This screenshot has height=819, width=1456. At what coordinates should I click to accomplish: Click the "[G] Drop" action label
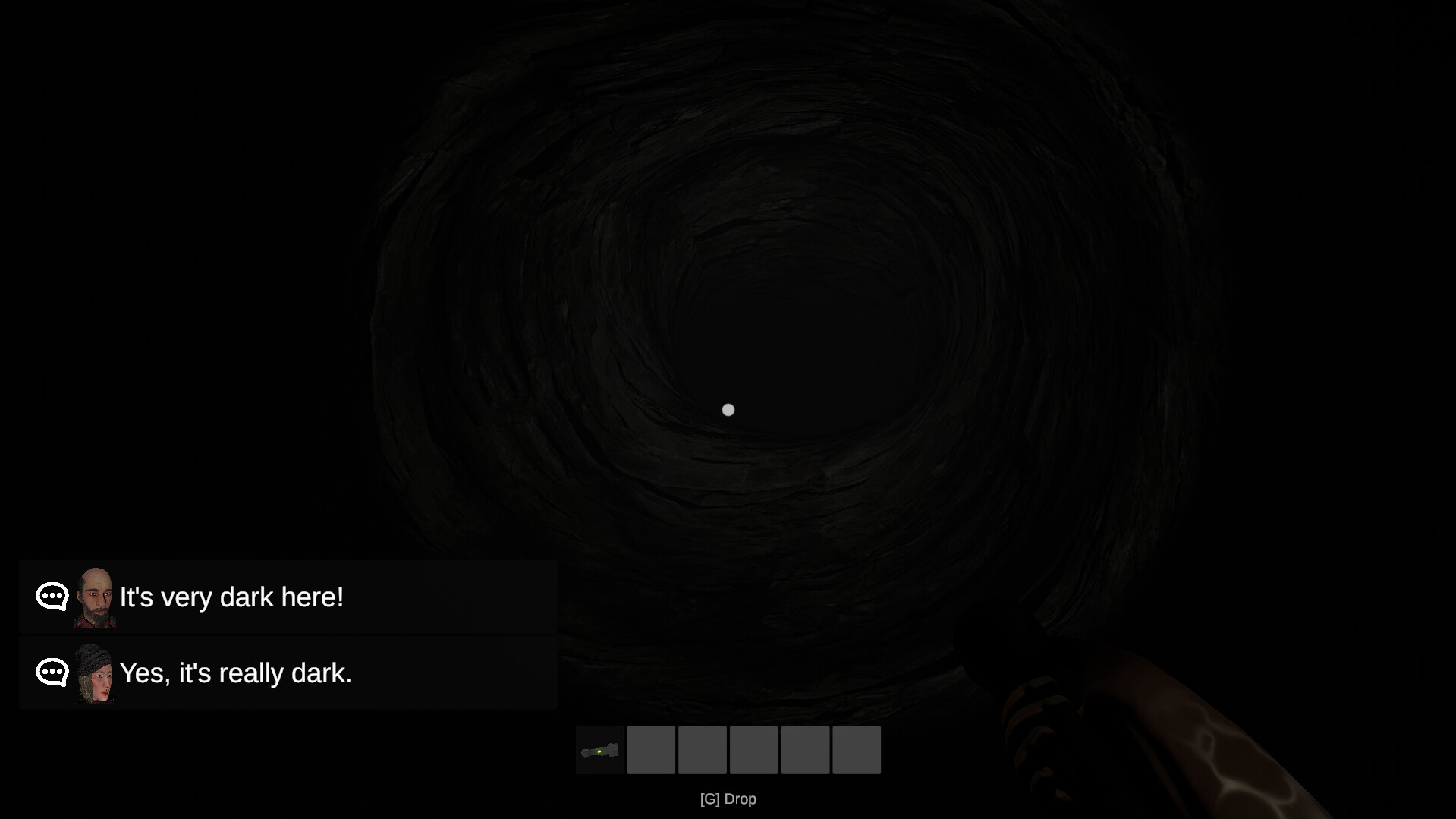point(728,799)
